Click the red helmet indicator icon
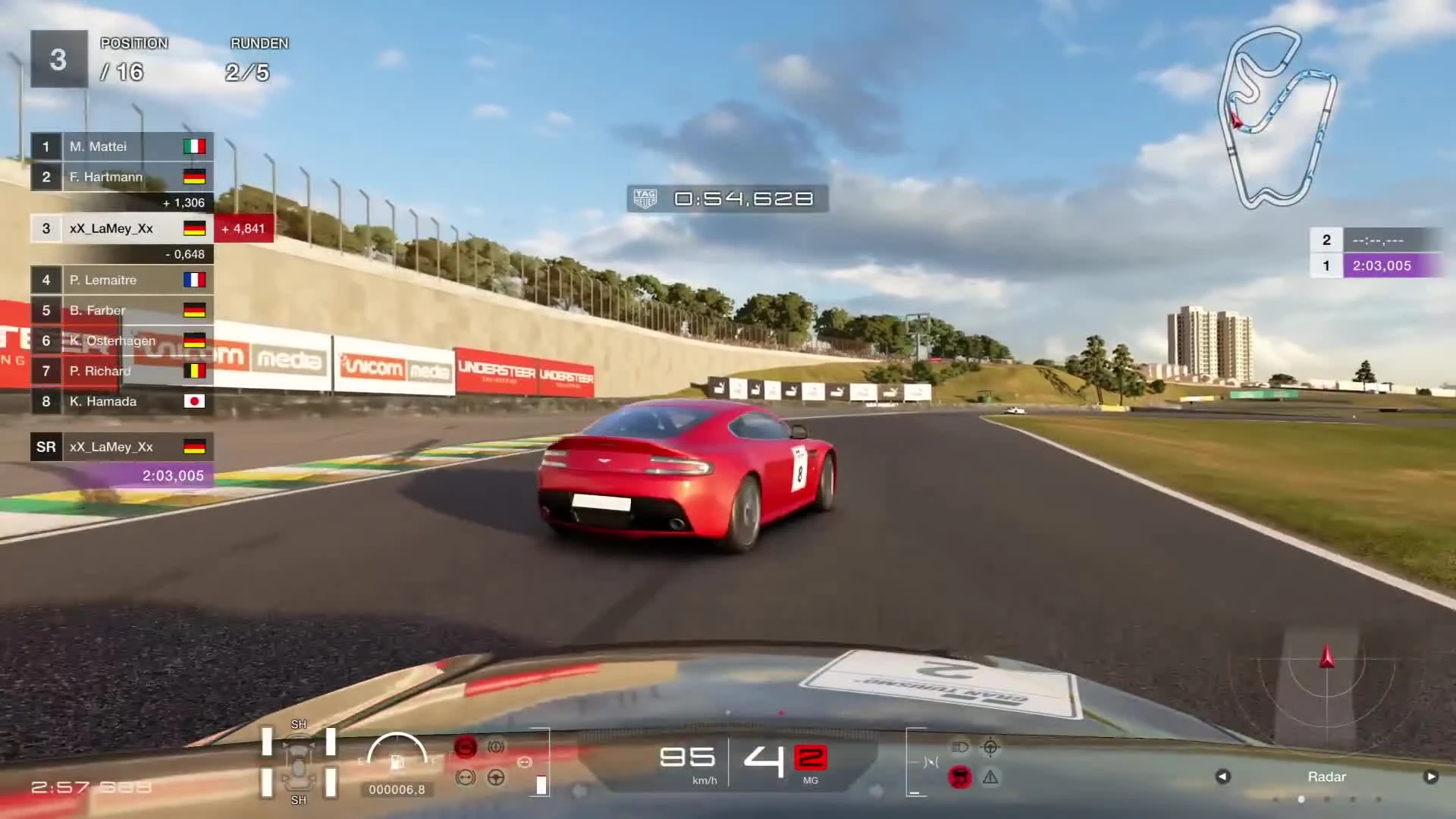 click(x=960, y=776)
